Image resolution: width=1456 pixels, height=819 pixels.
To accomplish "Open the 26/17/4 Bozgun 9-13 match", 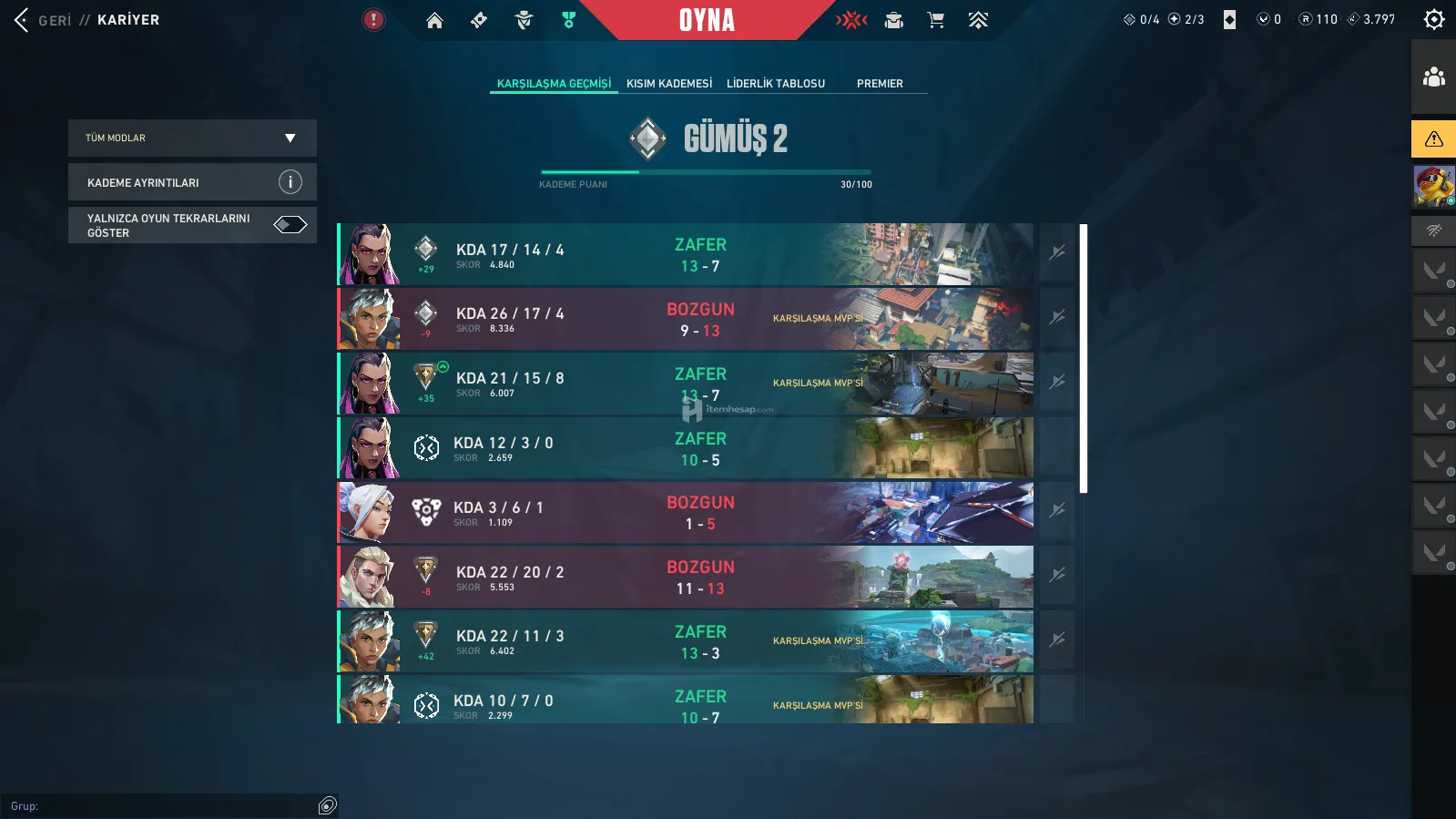I will (x=685, y=319).
